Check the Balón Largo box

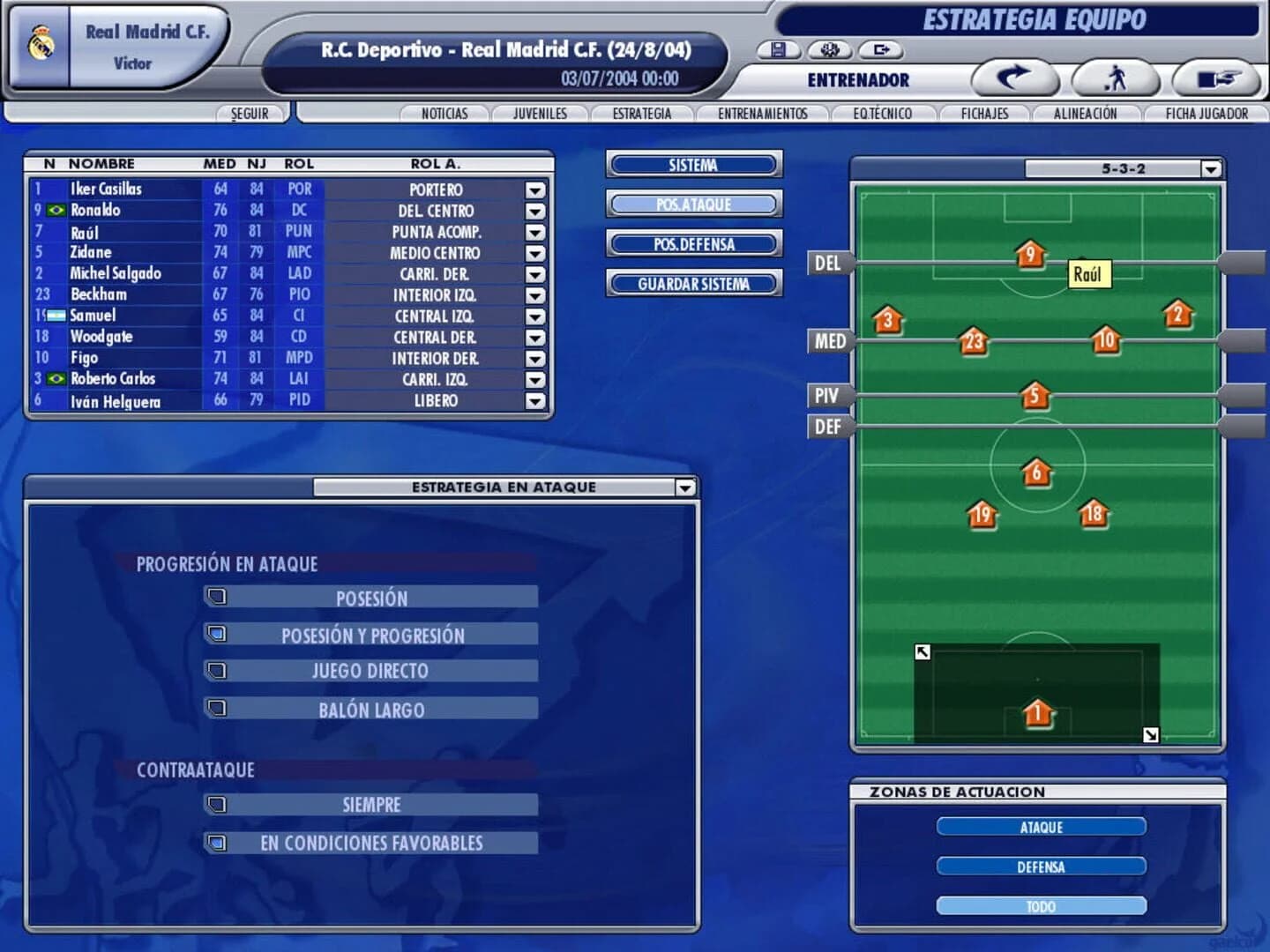pyautogui.click(x=217, y=708)
